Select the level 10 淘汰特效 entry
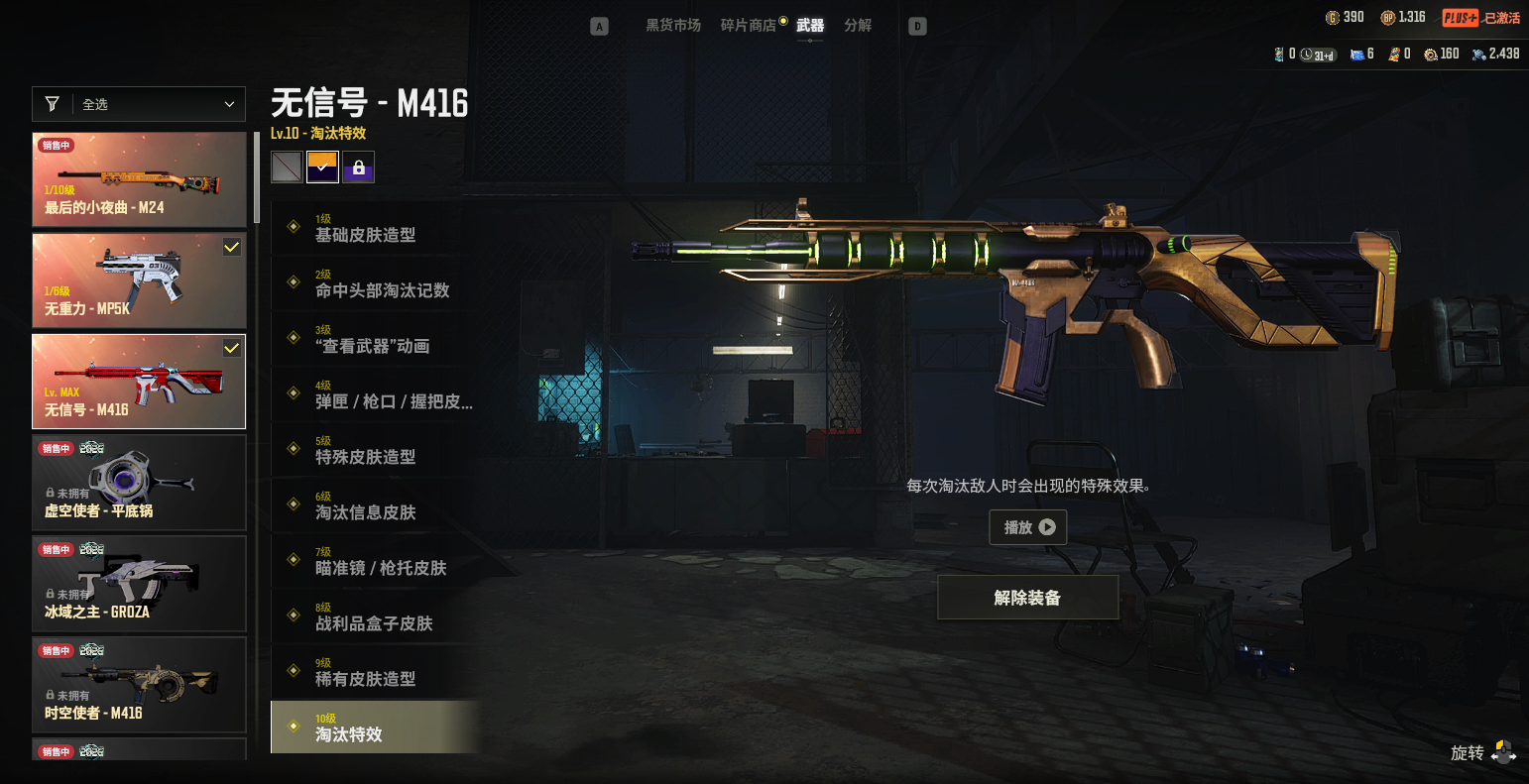1529x784 pixels. [x=375, y=728]
